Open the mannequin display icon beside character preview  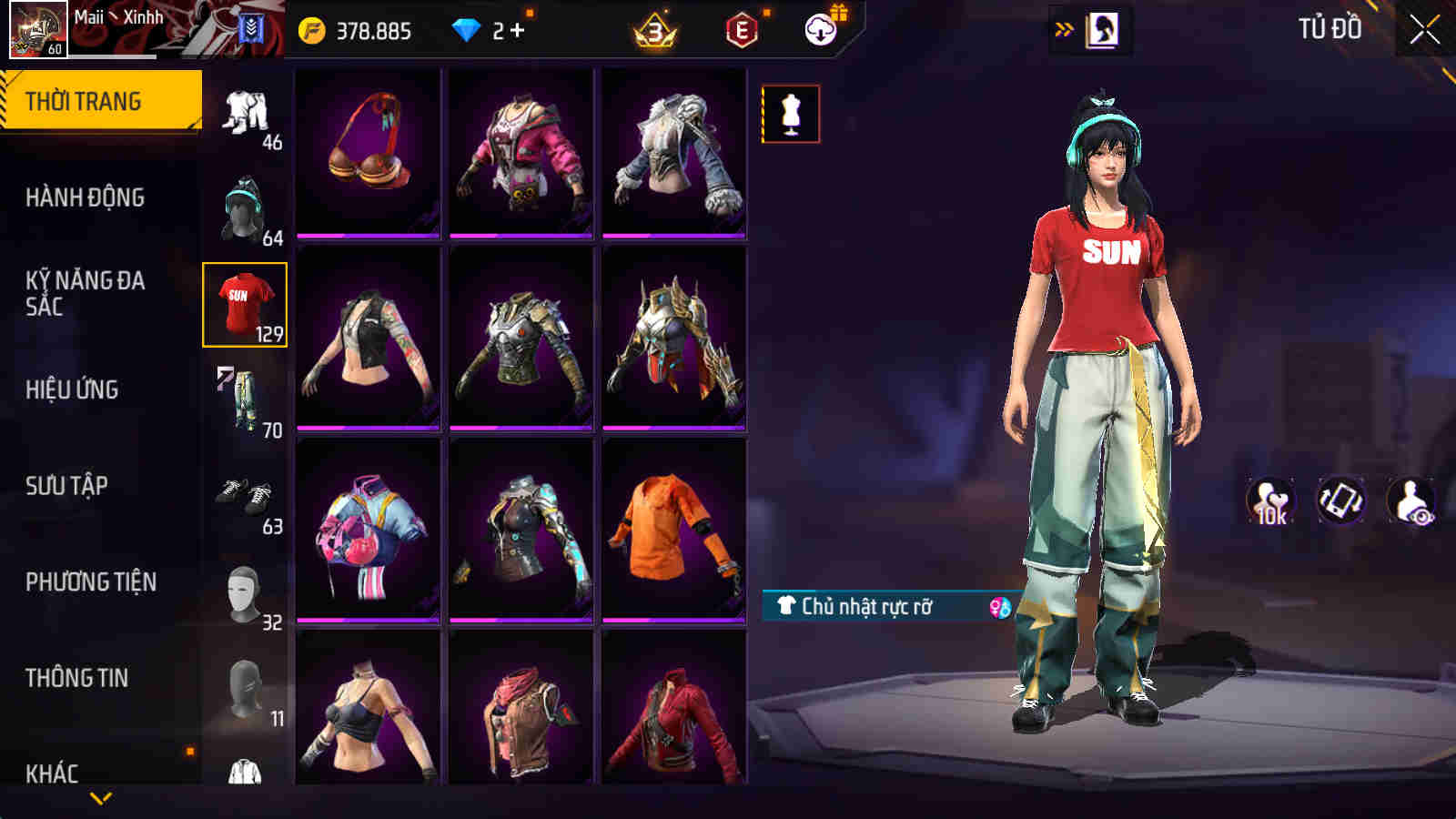pyautogui.click(x=791, y=116)
